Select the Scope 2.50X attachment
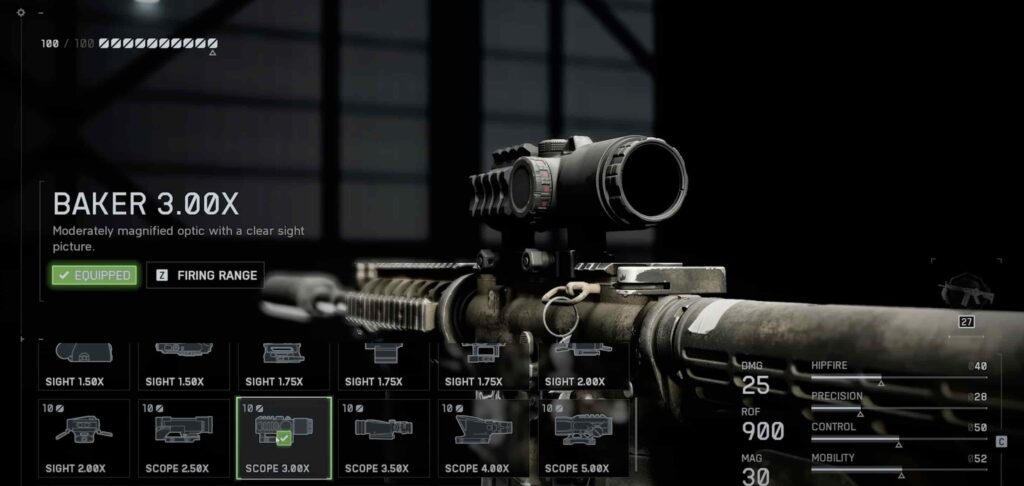1024x486 pixels. (x=185, y=437)
